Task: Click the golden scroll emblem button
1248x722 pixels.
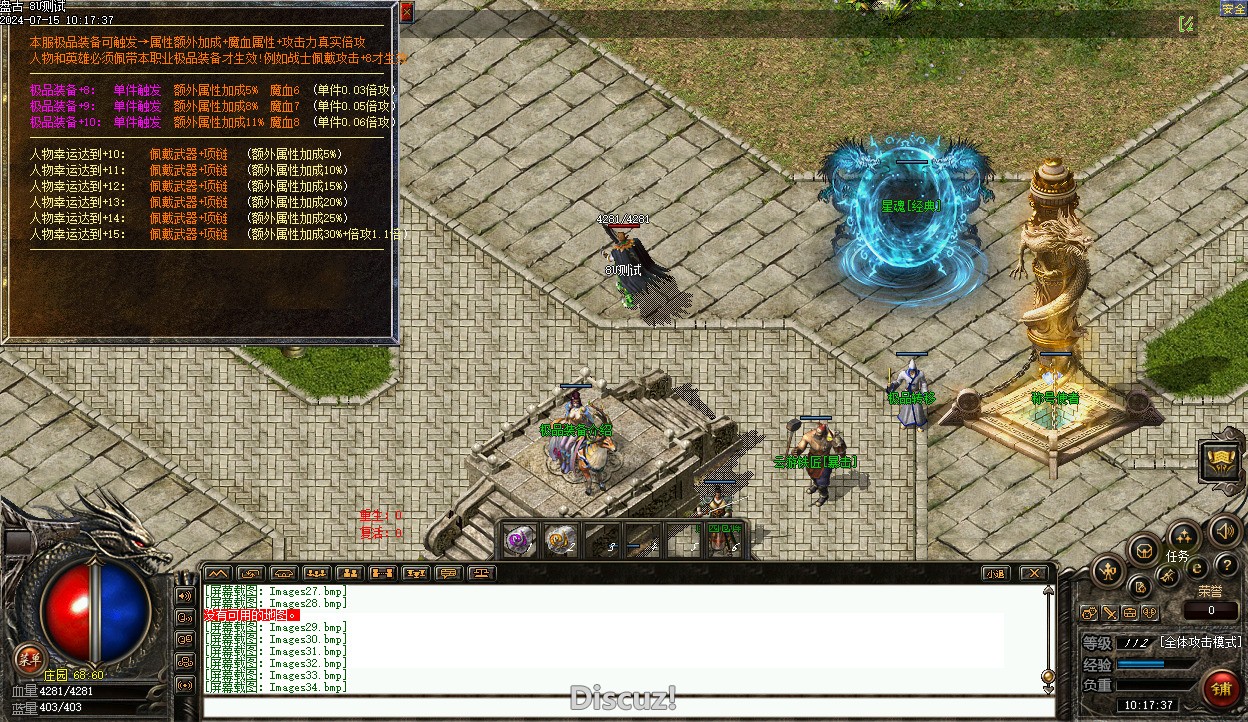Action: pos(1221,462)
